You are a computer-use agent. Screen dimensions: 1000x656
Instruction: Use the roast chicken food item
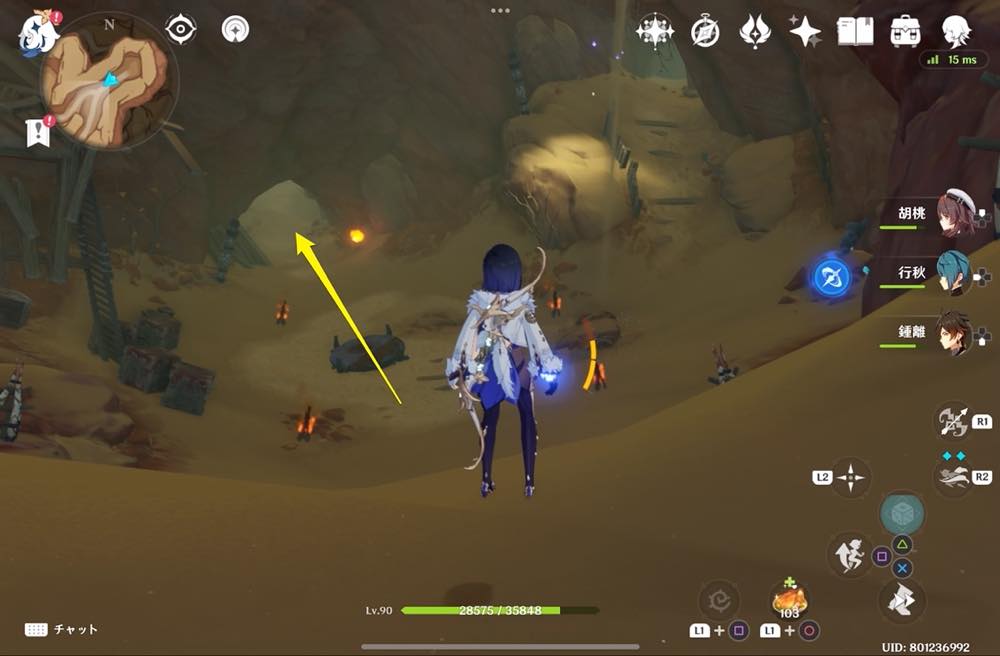click(790, 602)
